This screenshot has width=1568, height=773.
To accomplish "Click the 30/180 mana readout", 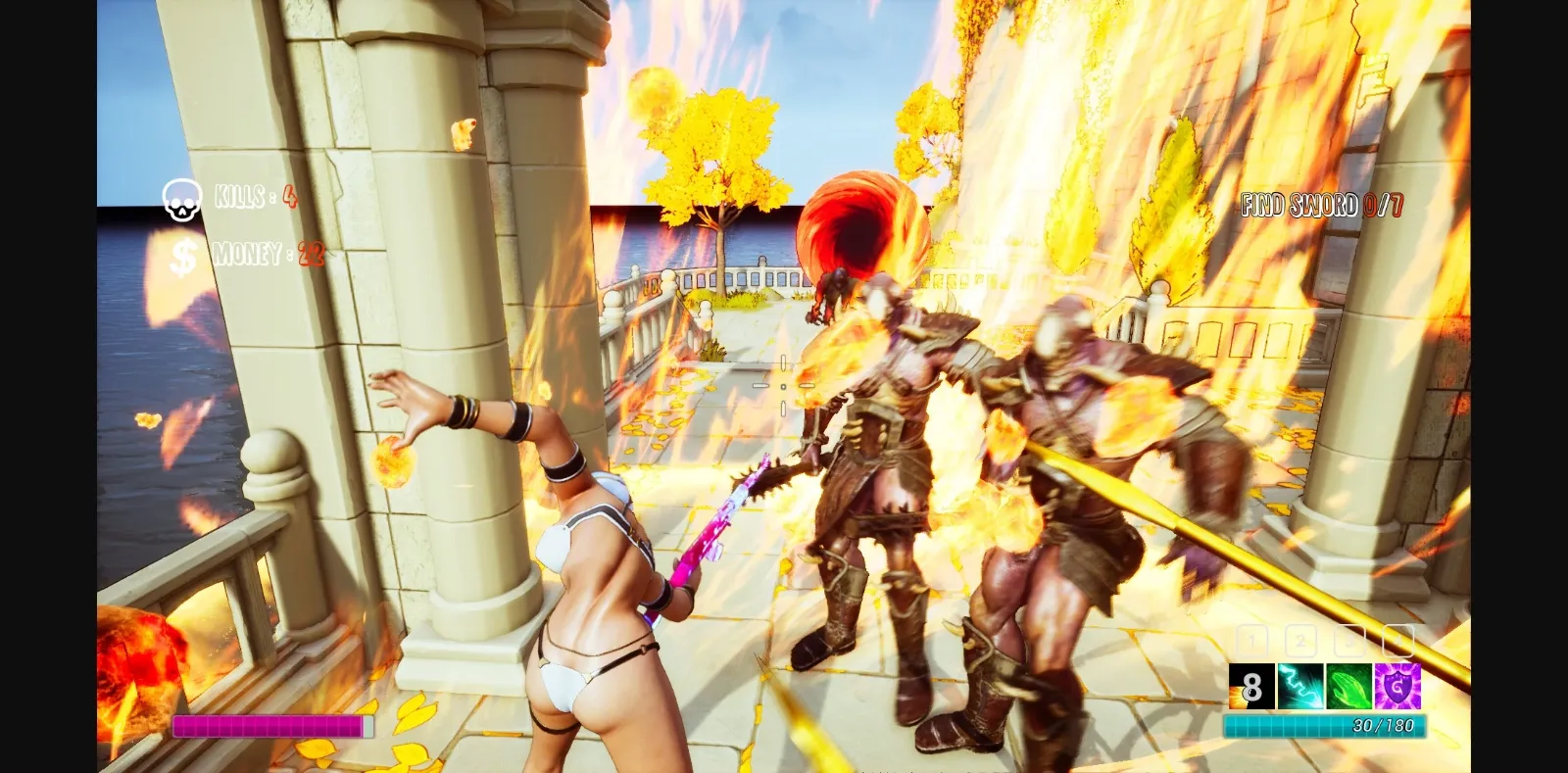I will [x=1383, y=725].
